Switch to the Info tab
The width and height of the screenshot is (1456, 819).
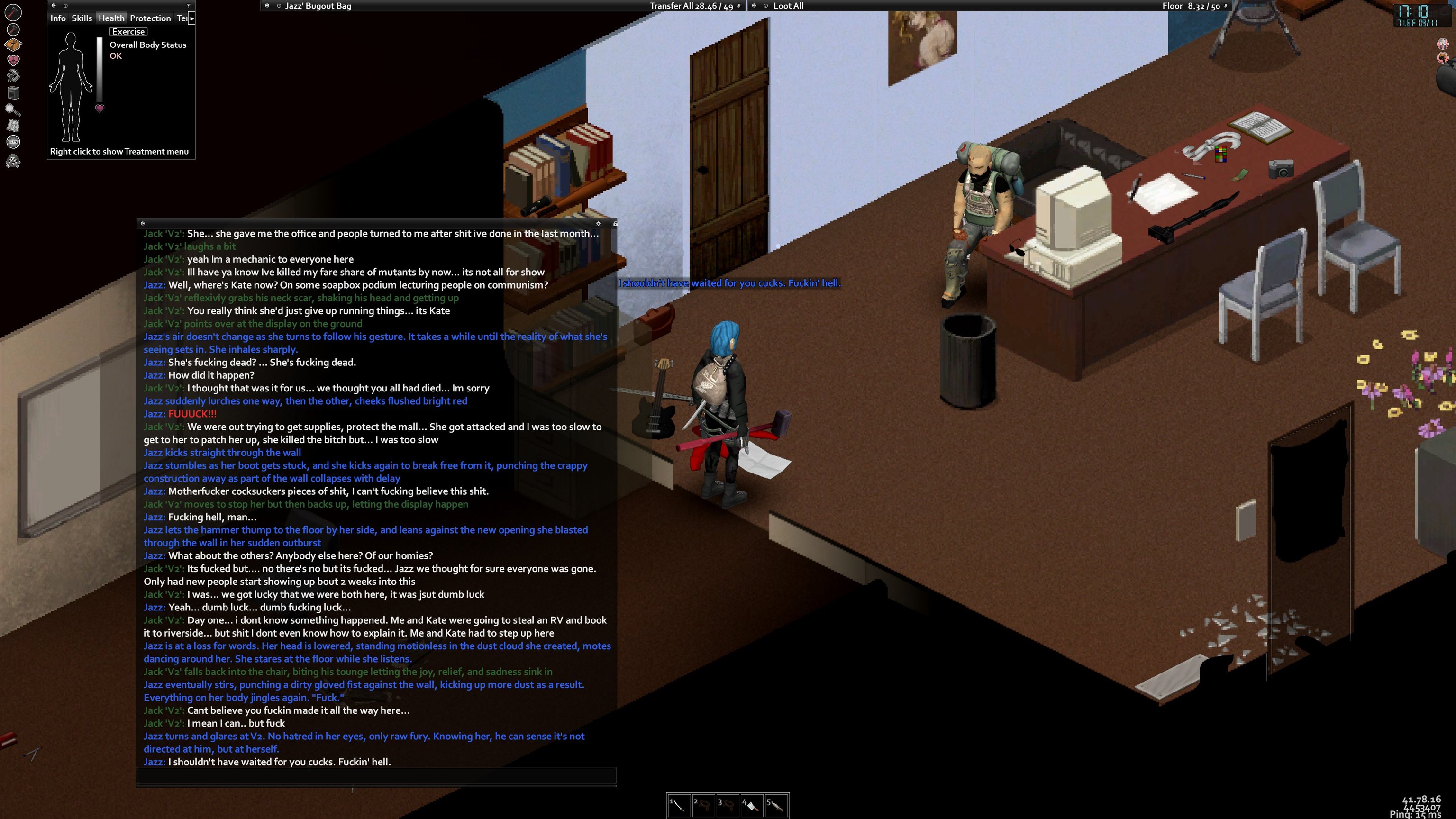pos(58,18)
